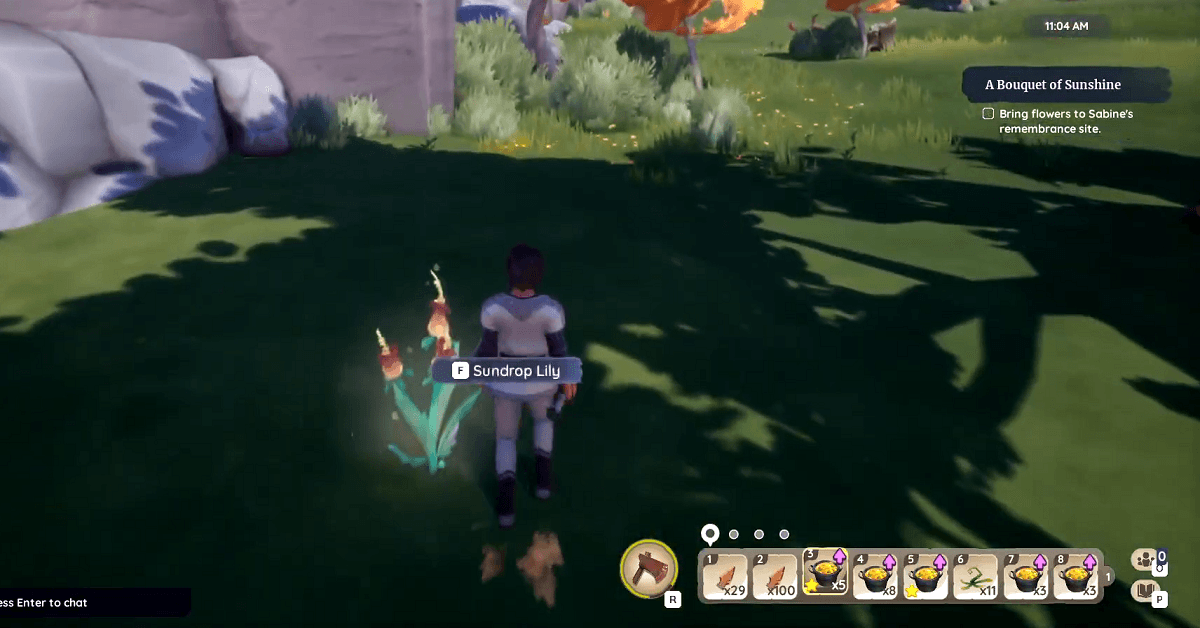Screen dimensions: 1200x628
Task: Pick the starred stew pot in slot 5
Action: point(926,576)
